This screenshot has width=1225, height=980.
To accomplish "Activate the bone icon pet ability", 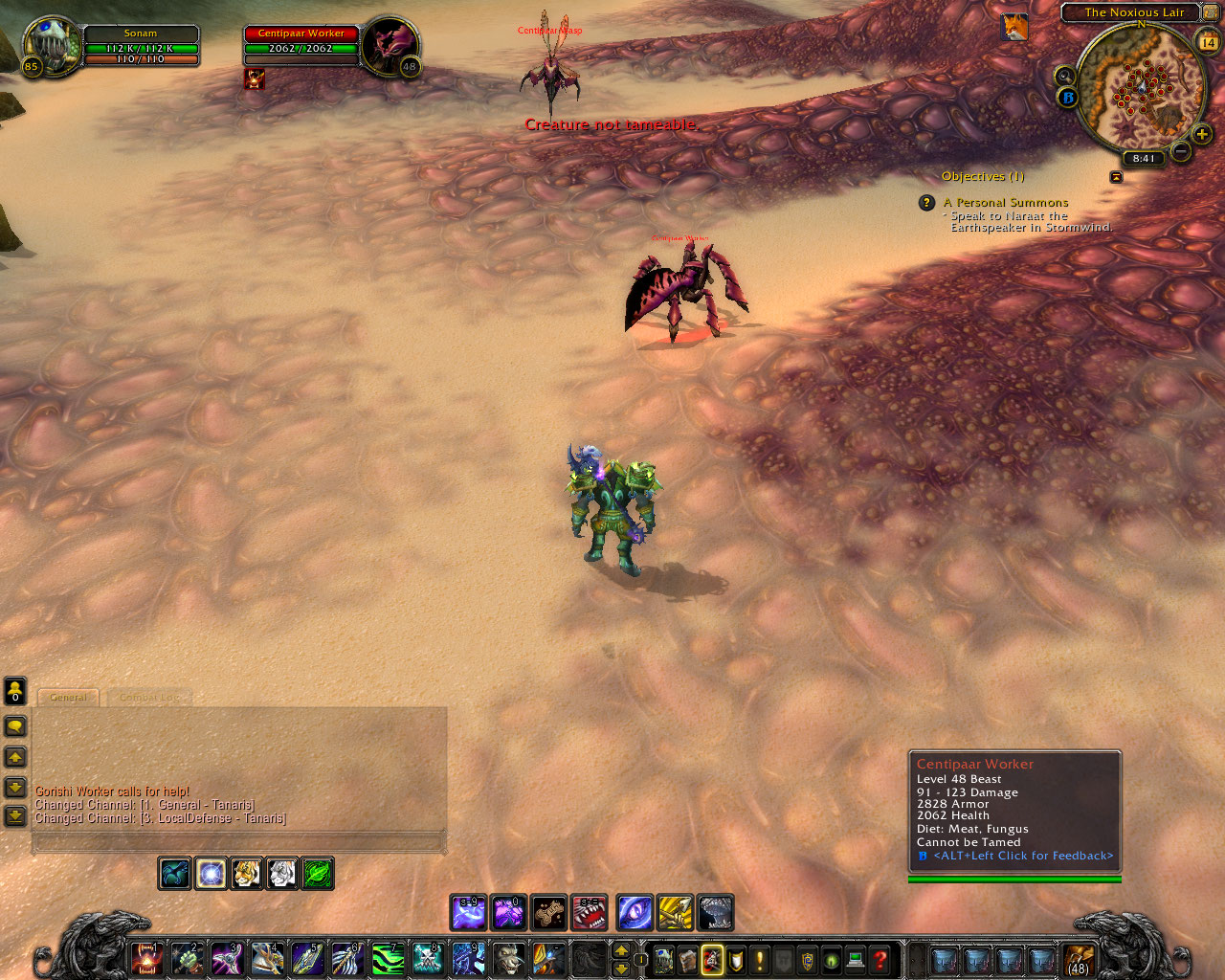I will [549, 913].
